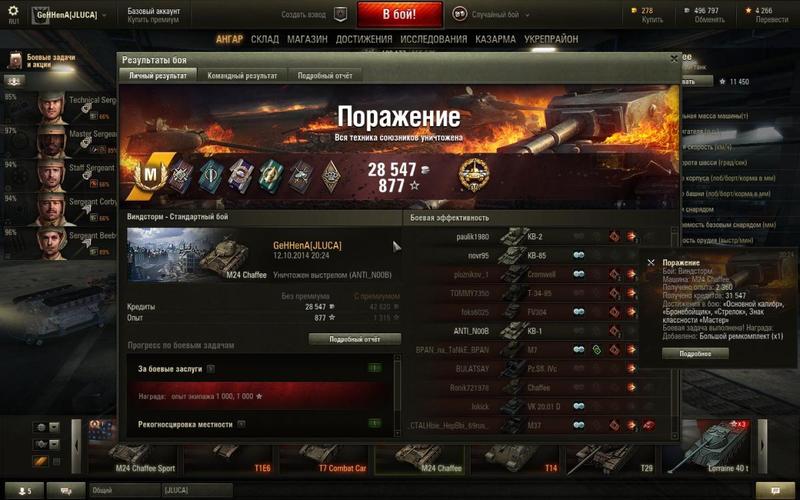Open the «Укрепрайон» stronghold menu
800x500 pixels.
(x=552, y=39)
